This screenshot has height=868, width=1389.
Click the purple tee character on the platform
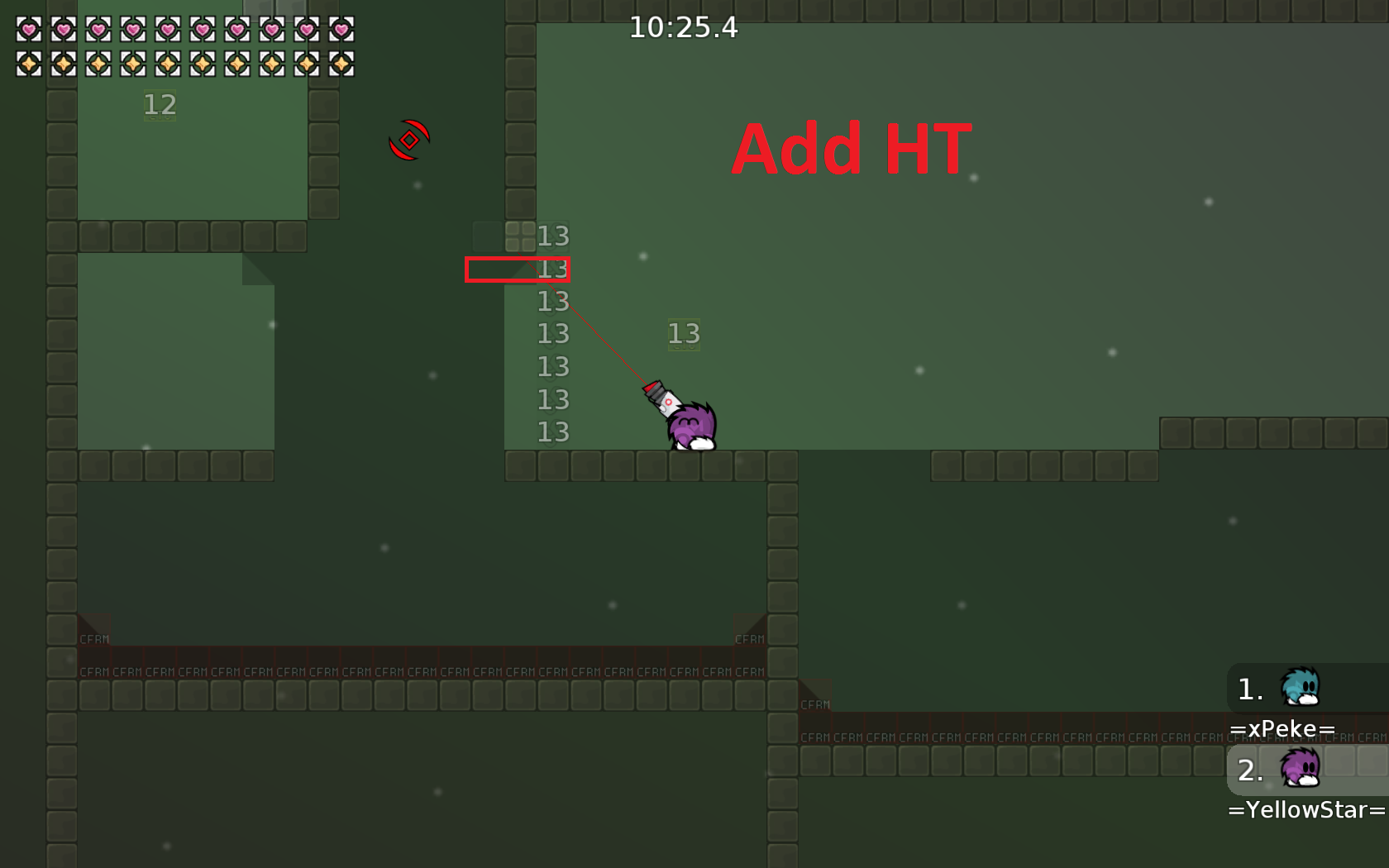pyautogui.click(x=691, y=428)
